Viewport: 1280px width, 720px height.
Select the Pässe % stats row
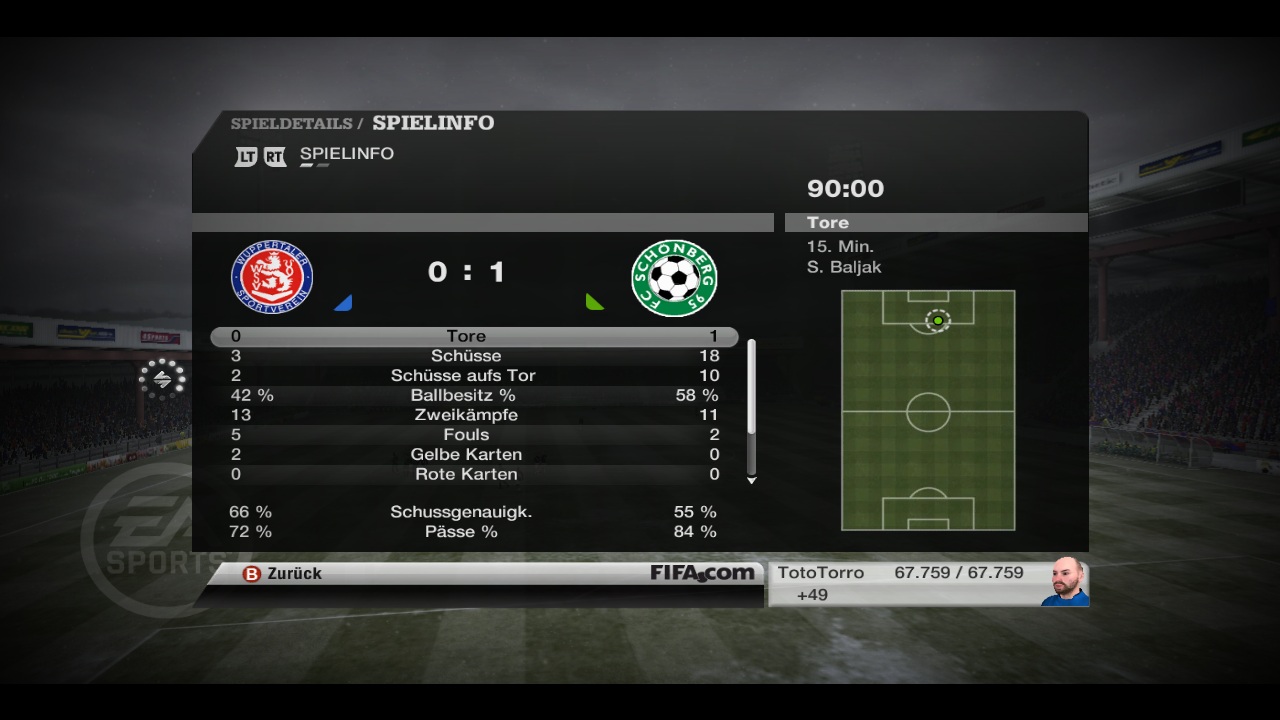click(x=474, y=532)
